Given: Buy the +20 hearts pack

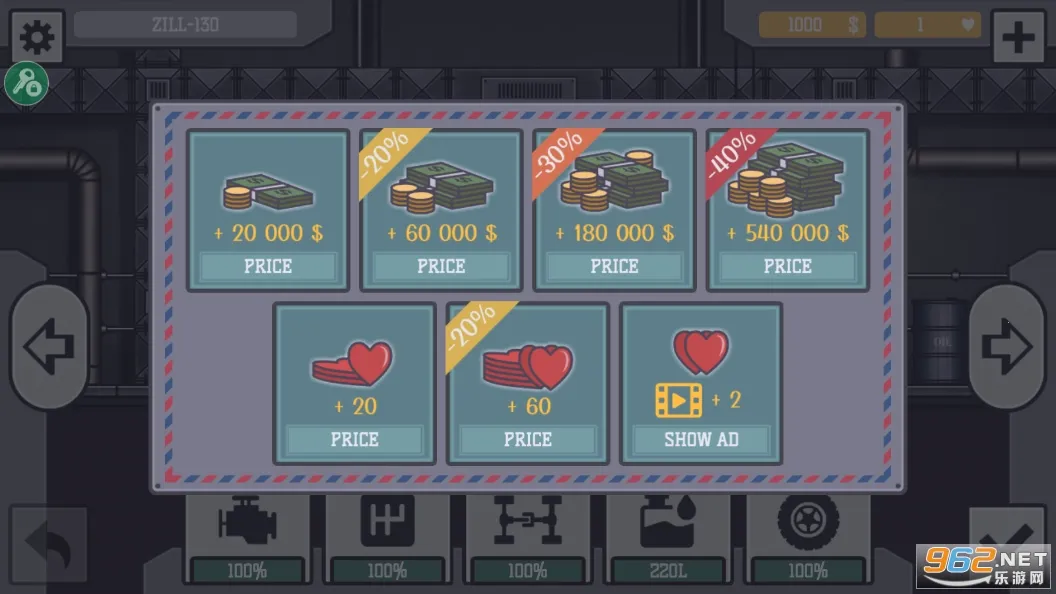Looking at the screenshot, I should coord(354,439).
